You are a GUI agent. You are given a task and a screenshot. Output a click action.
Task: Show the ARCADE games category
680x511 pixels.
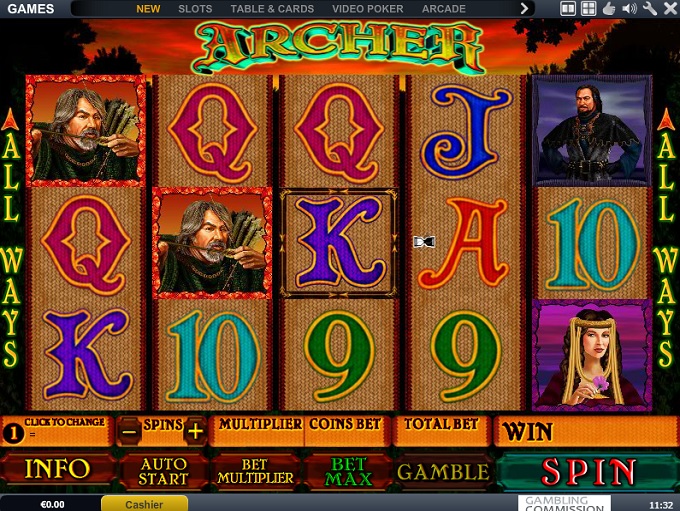click(x=443, y=9)
